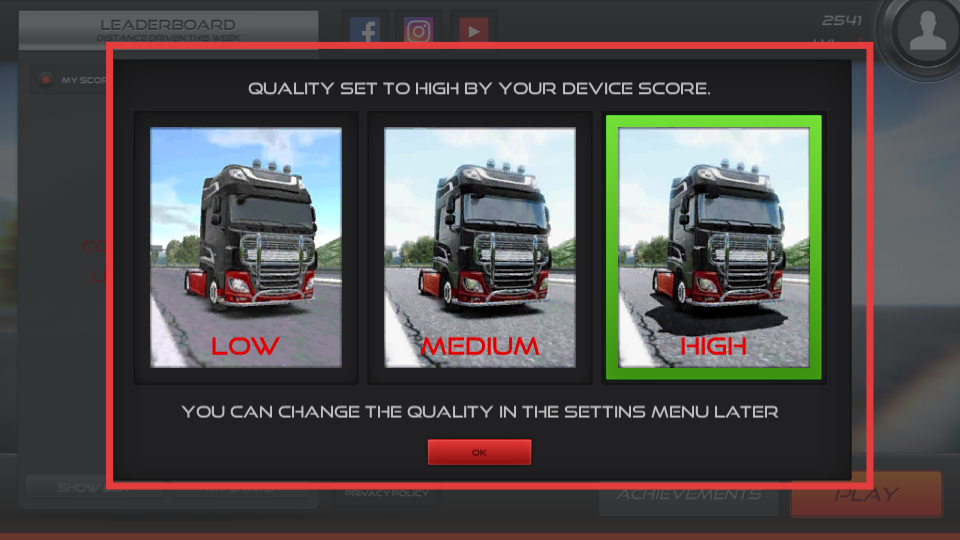
Task: Open the Achievements screen
Action: (688, 495)
